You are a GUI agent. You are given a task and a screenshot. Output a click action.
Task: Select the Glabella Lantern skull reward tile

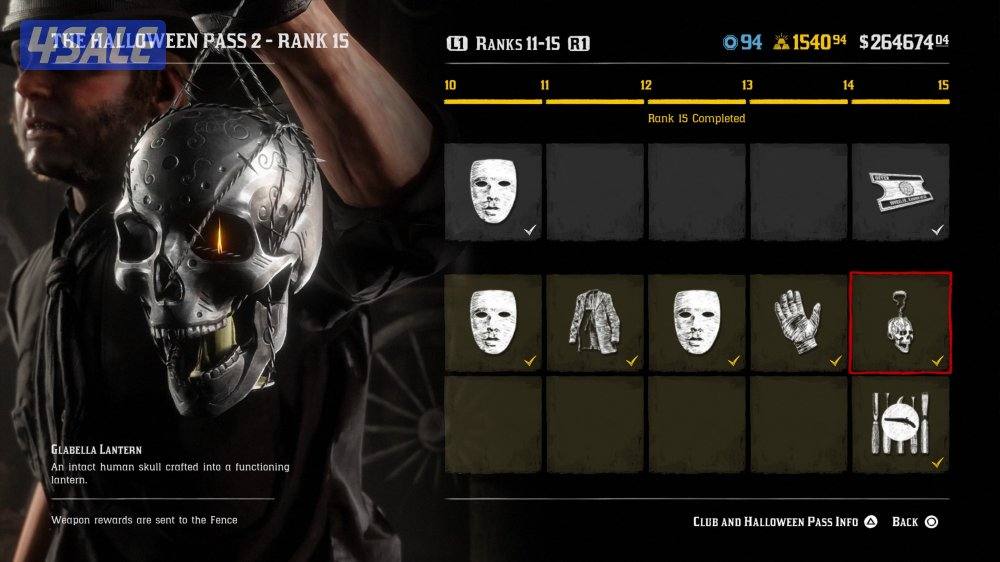click(x=900, y=323)
